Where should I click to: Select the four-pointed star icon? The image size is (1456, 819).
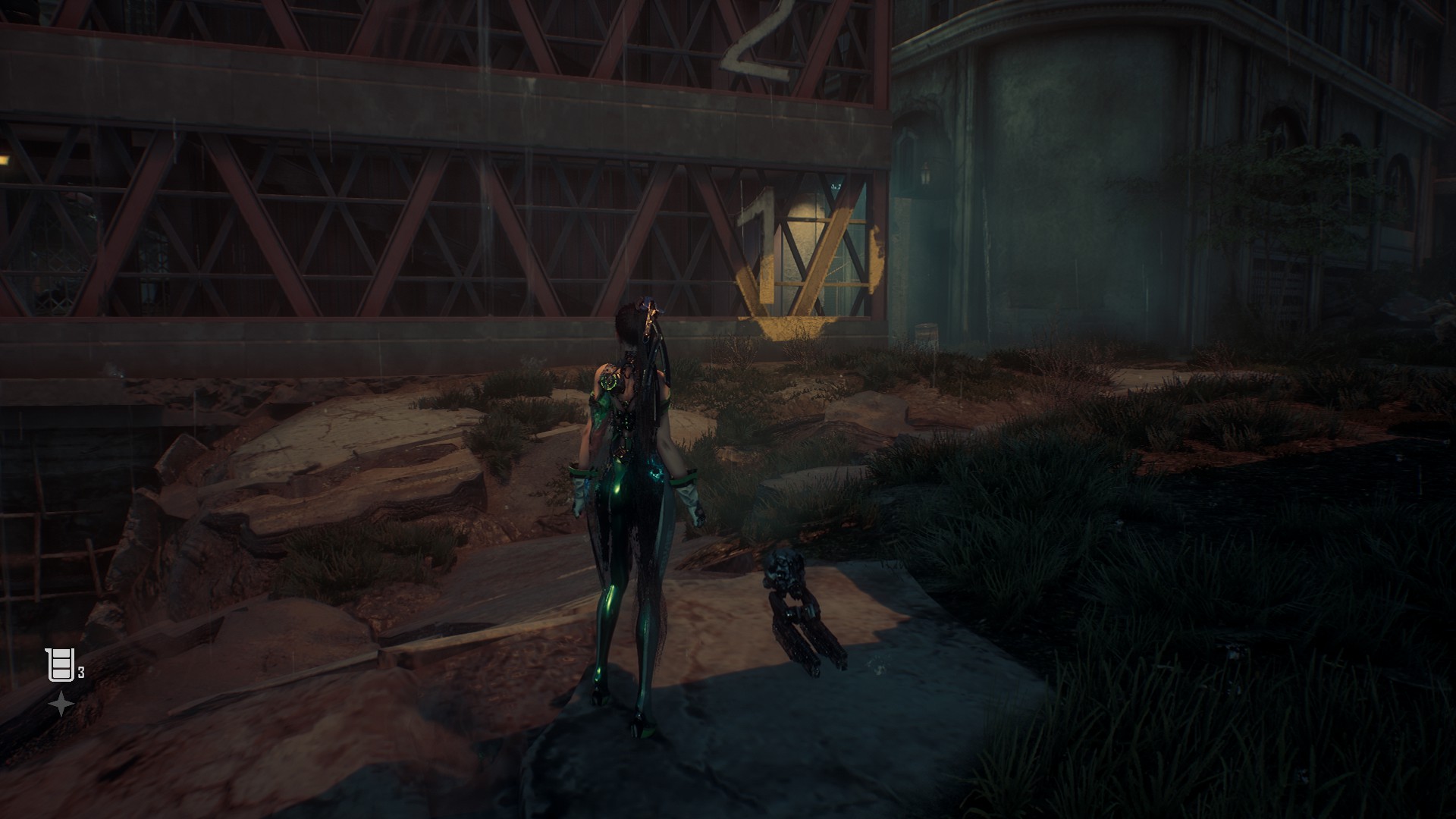(x=61, y=704)
